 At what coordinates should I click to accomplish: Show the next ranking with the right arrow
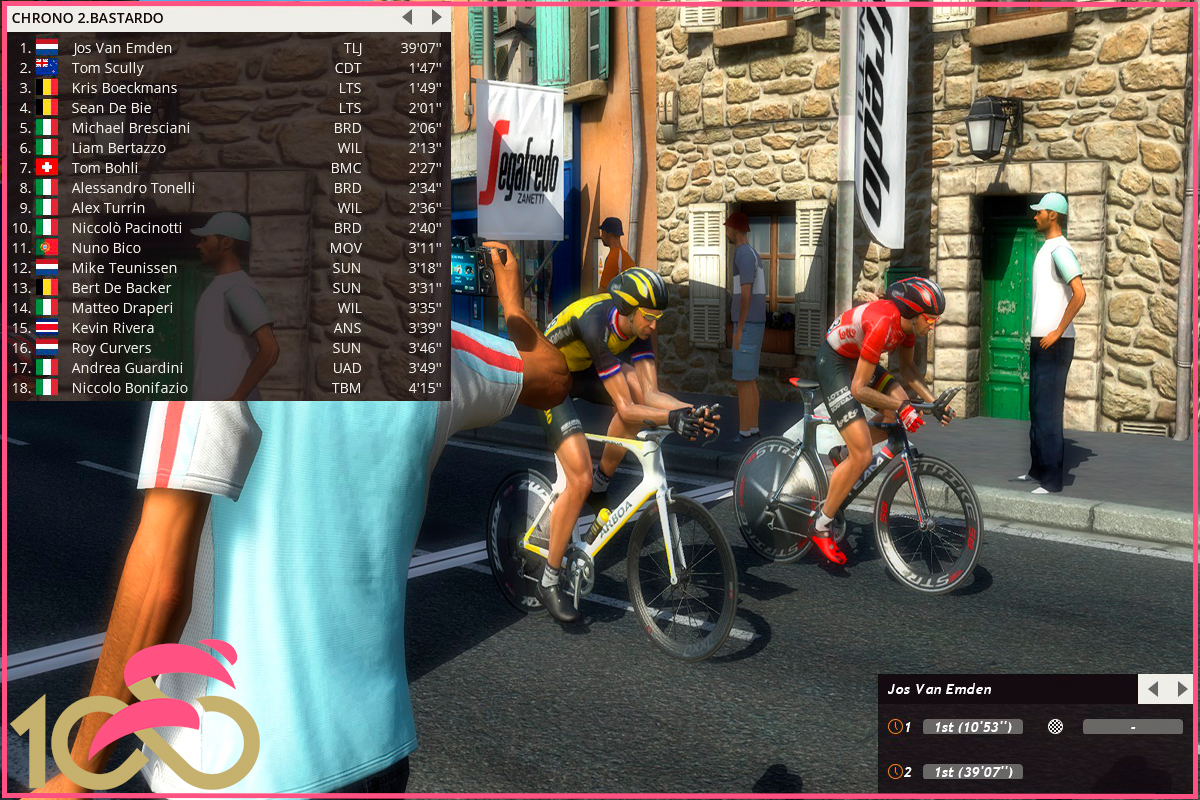point(436,17)
